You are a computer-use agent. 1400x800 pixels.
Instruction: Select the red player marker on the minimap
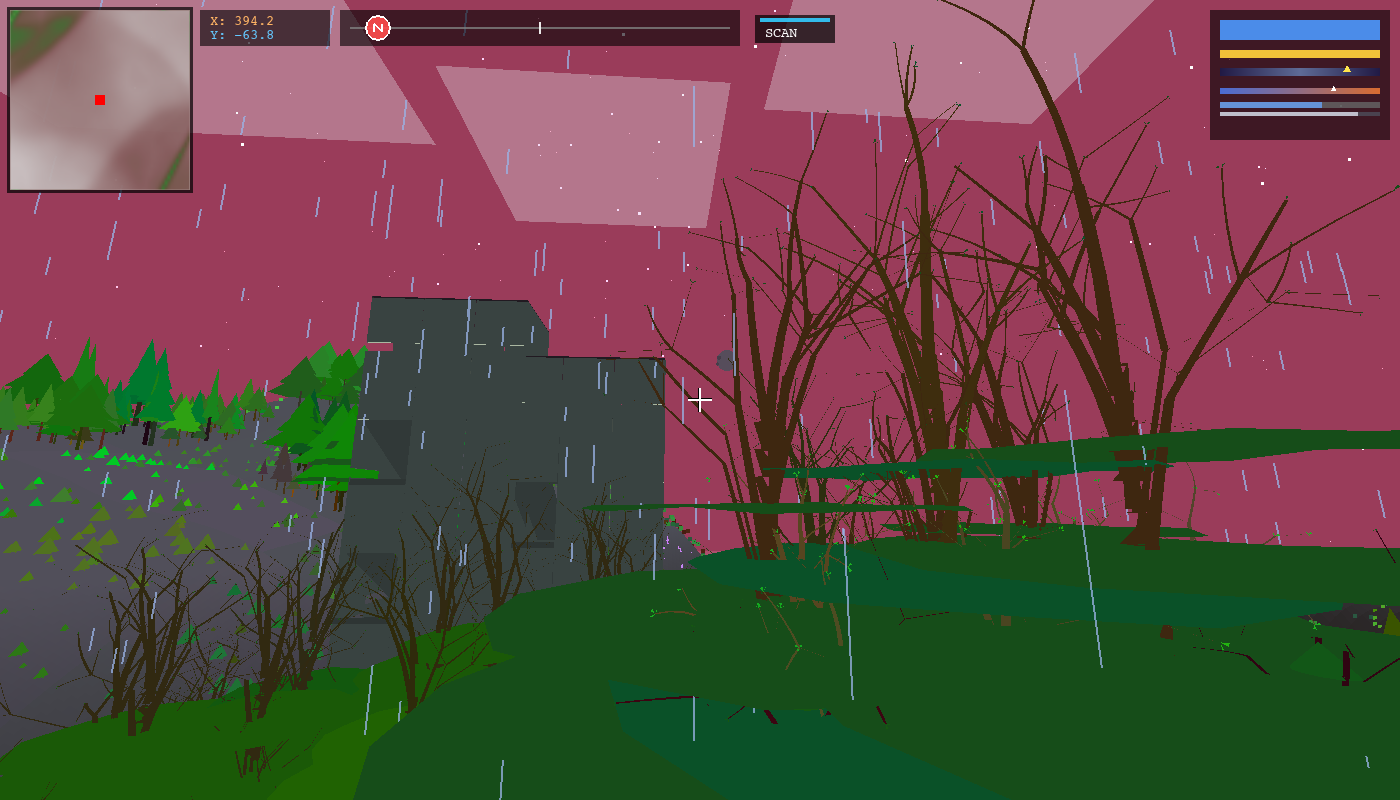pos(99,99)
